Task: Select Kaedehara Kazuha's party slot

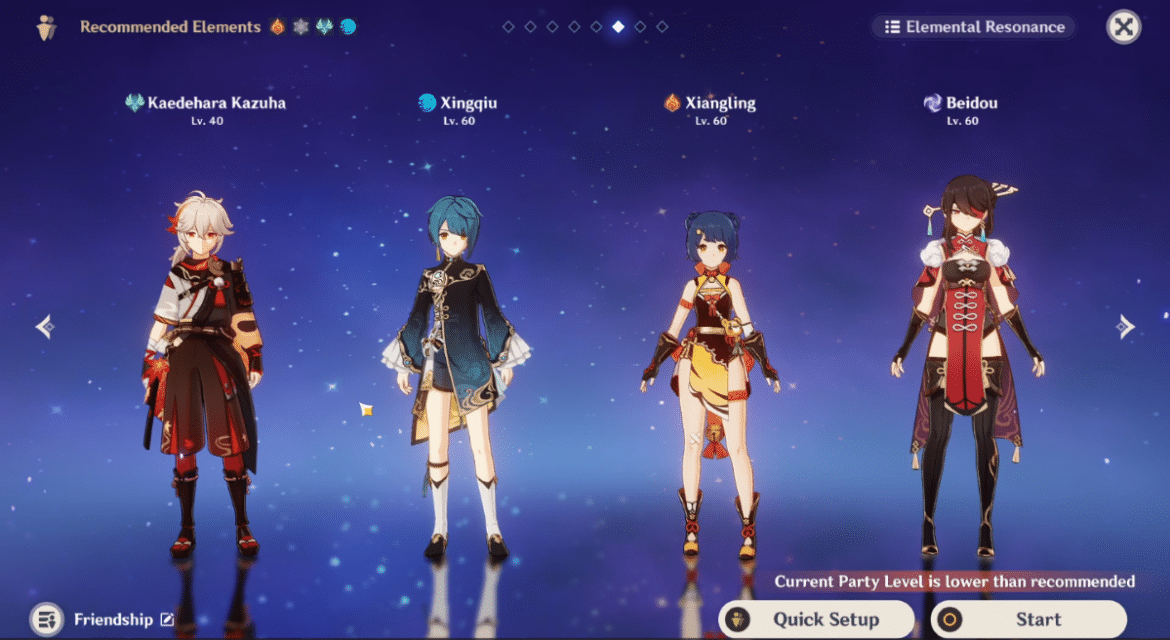Action: pyautogui.click(x=204, y=370)
